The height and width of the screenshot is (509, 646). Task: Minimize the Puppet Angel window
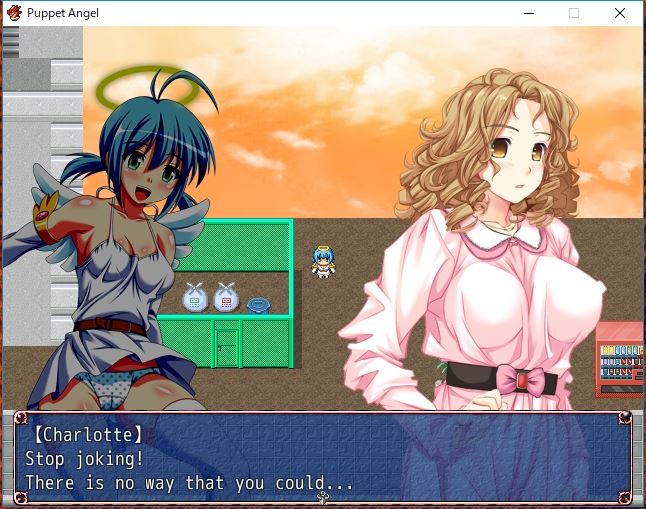[x=528, y=13]
